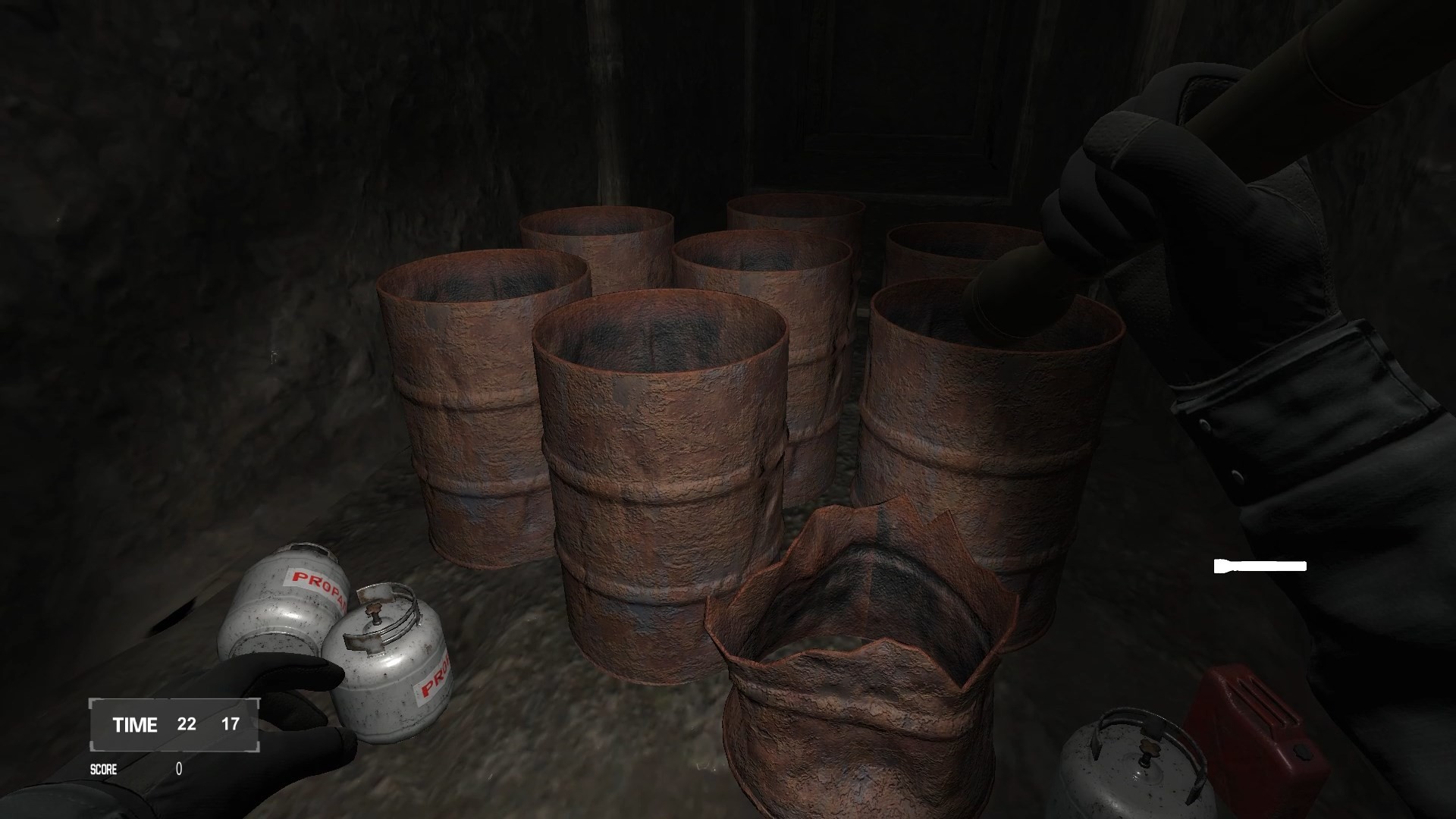
Task: Click the left glove at bottom left
Action: tap(296, 720)
